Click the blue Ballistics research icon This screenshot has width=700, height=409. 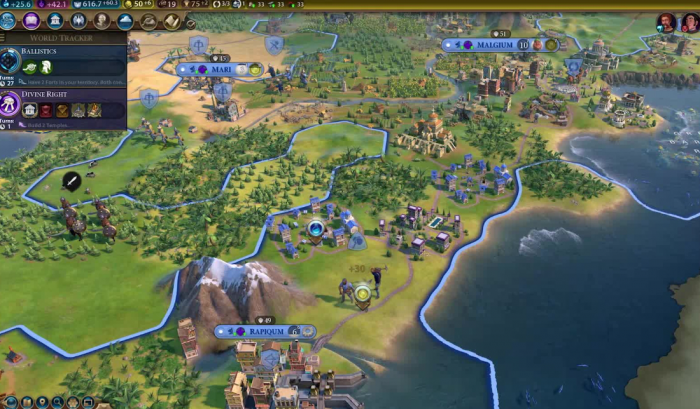tap(12, 62)
